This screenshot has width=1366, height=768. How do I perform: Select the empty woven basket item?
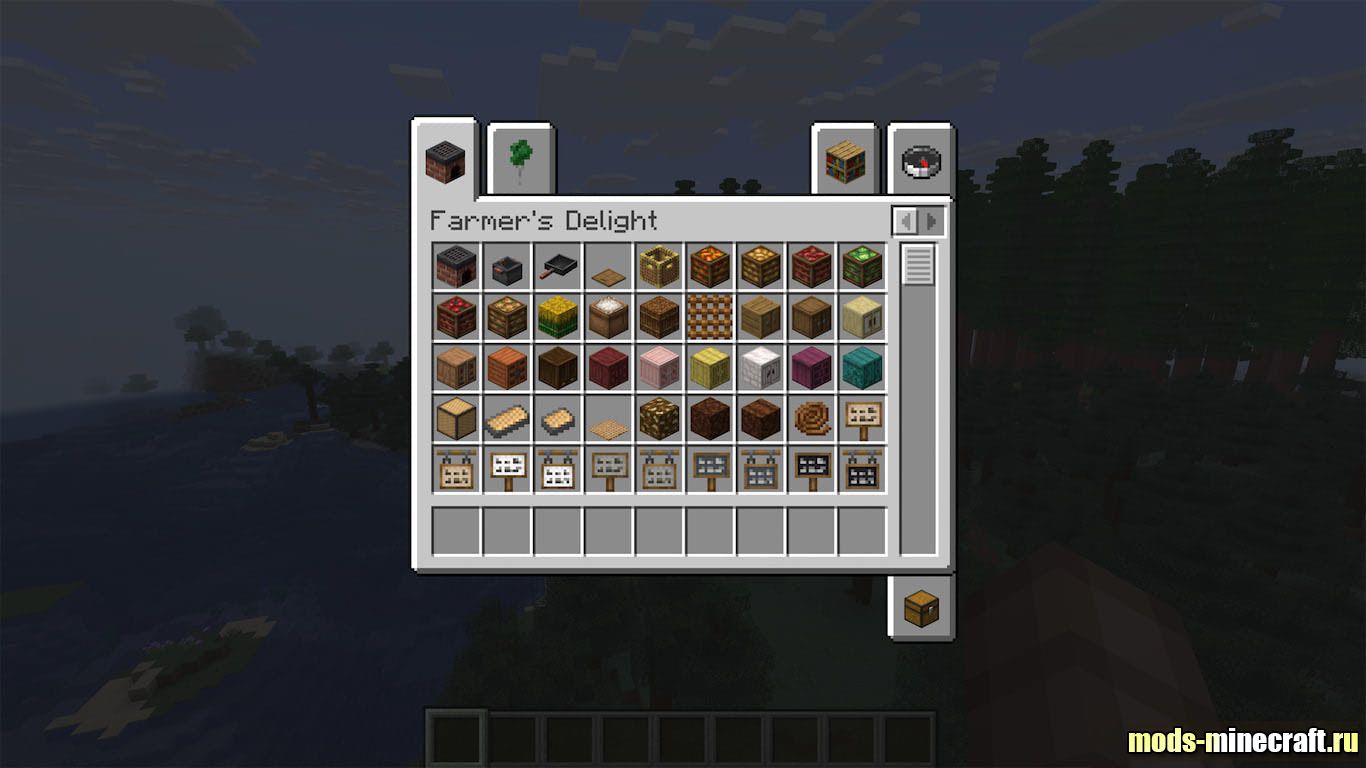tap(659, 267)
